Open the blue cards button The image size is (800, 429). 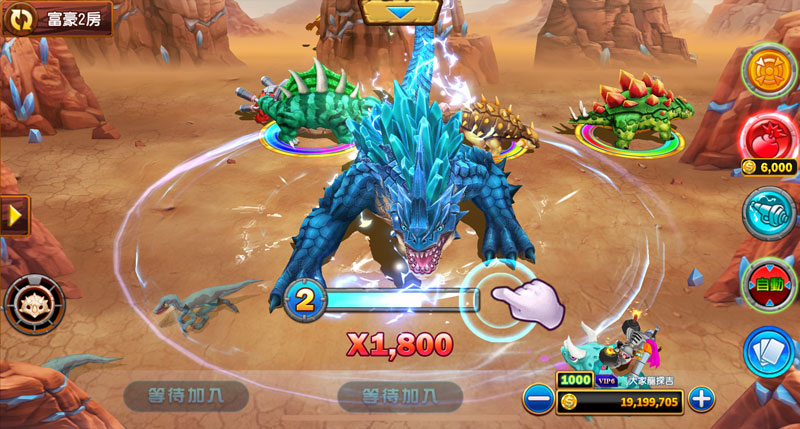768,352
